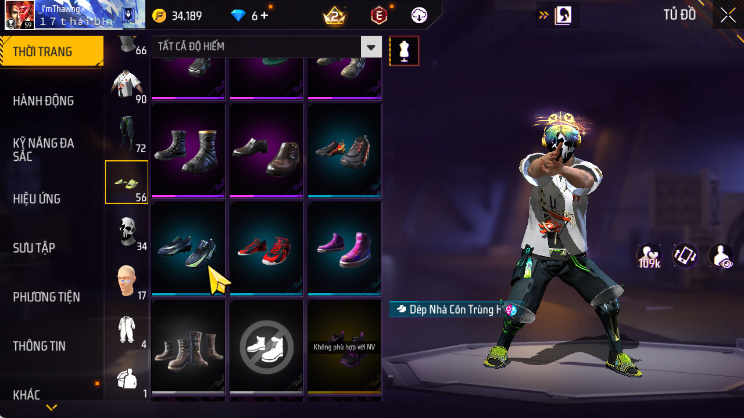The image size is (744, 418).
Task: Click the unequip shoes slot
Action: pyautogui.click(x=266, y=345)
